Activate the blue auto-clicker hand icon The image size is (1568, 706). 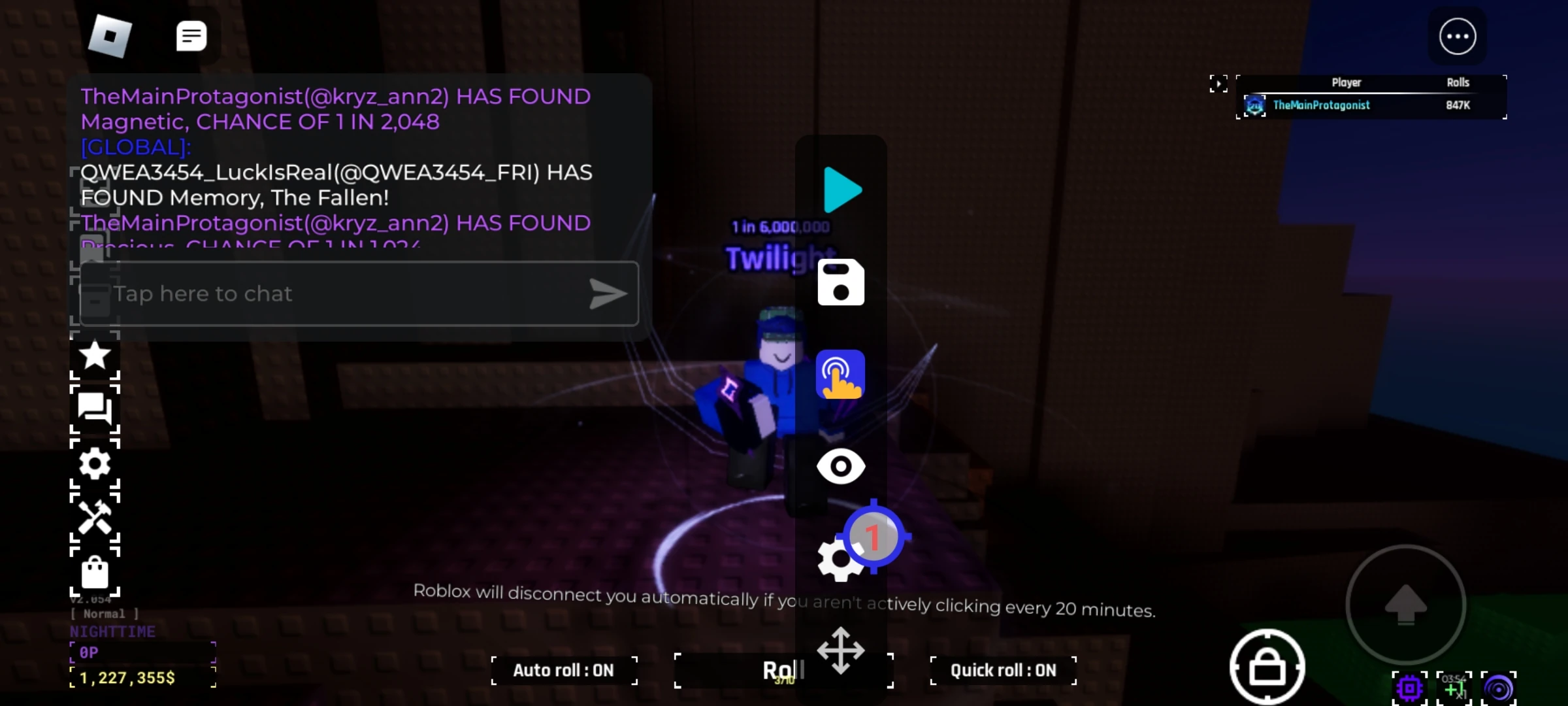tap(841, 374)
